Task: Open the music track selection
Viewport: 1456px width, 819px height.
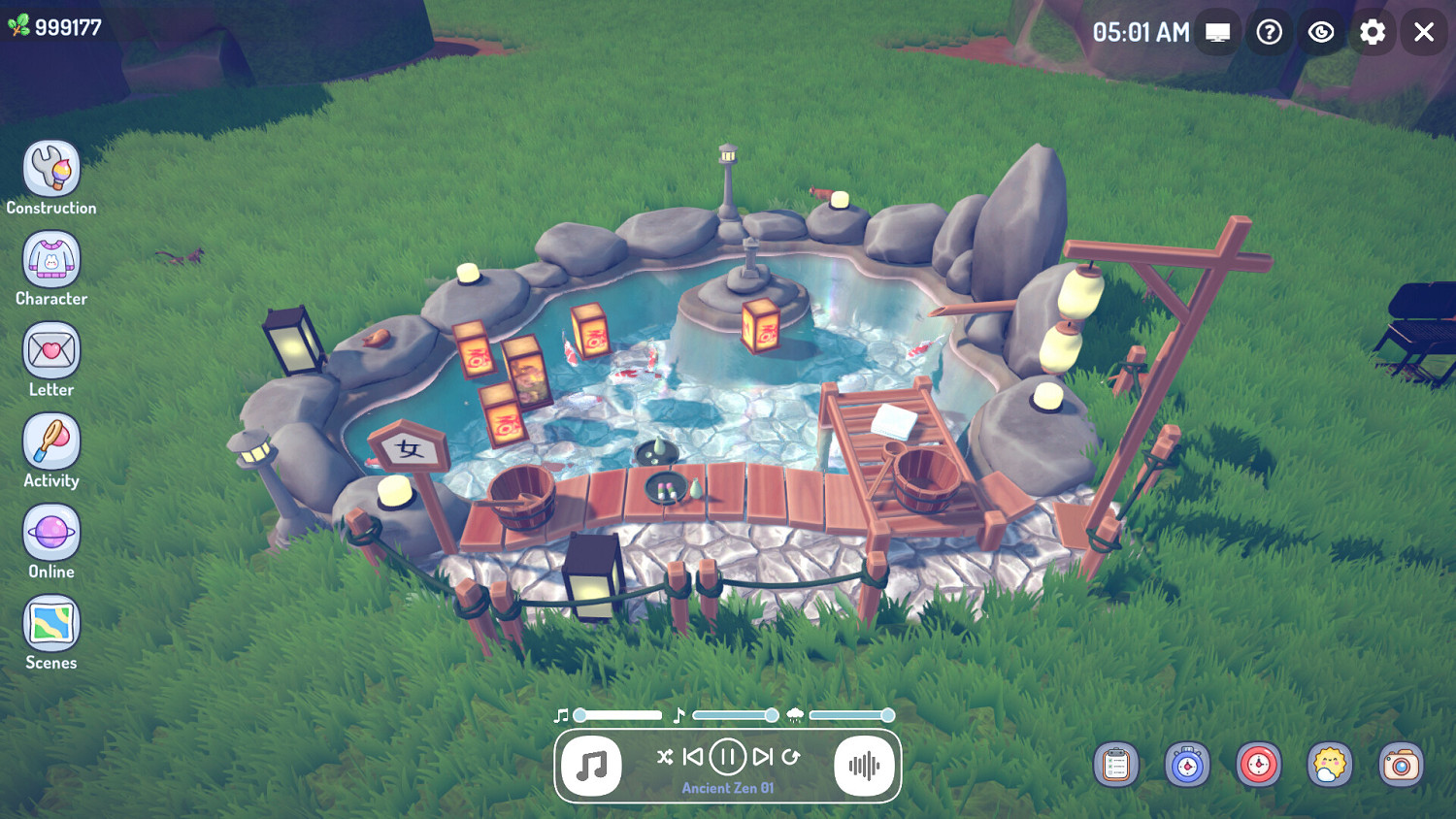Action: coord(592,767)
